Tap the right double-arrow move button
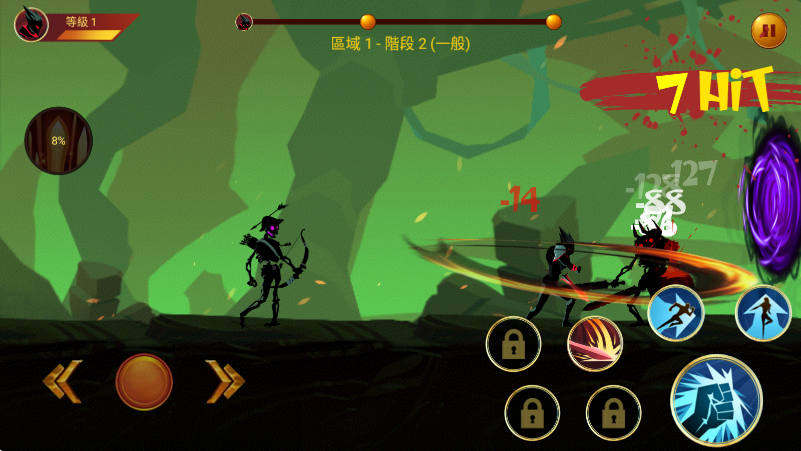 point(225,381)
